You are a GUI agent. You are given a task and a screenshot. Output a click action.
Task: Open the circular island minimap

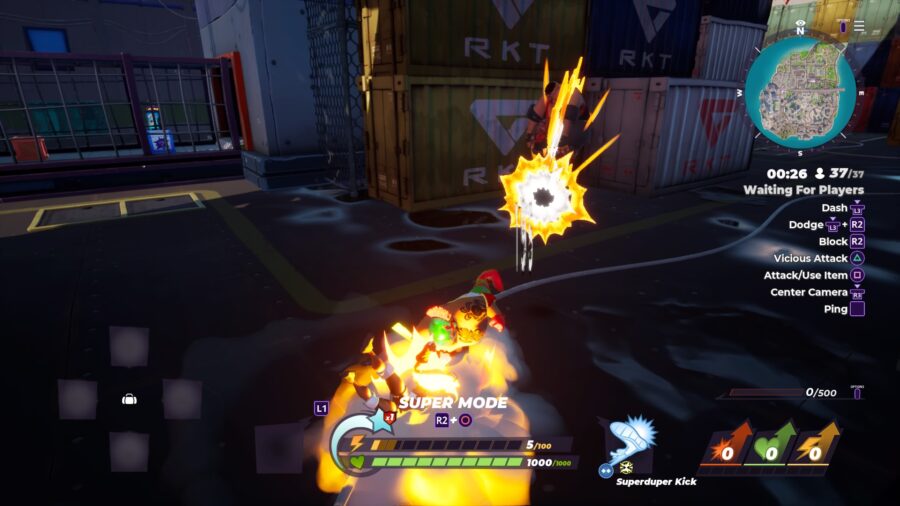(799, 93)
